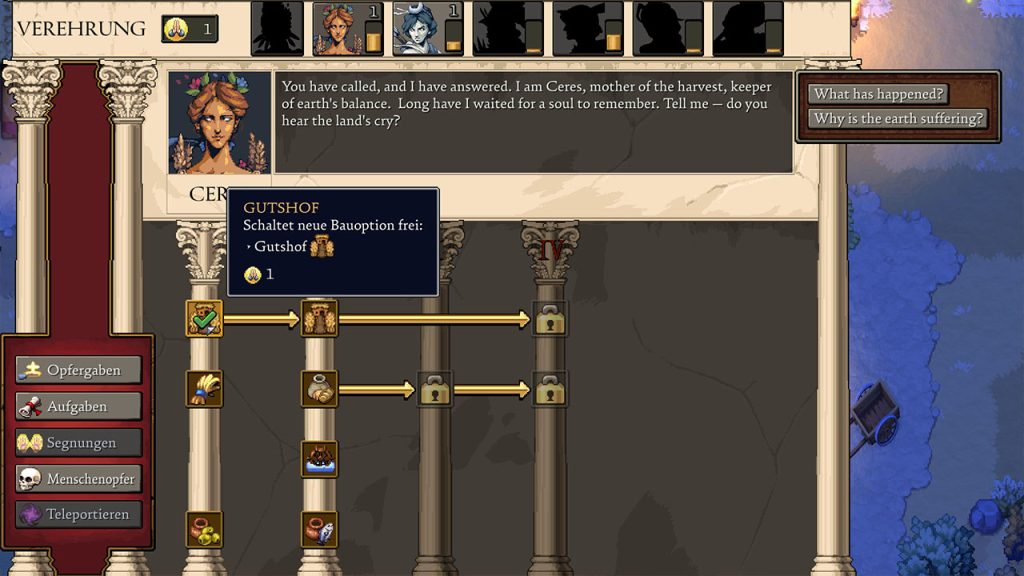Select the Menschenopfer option

tap(79, 479)
